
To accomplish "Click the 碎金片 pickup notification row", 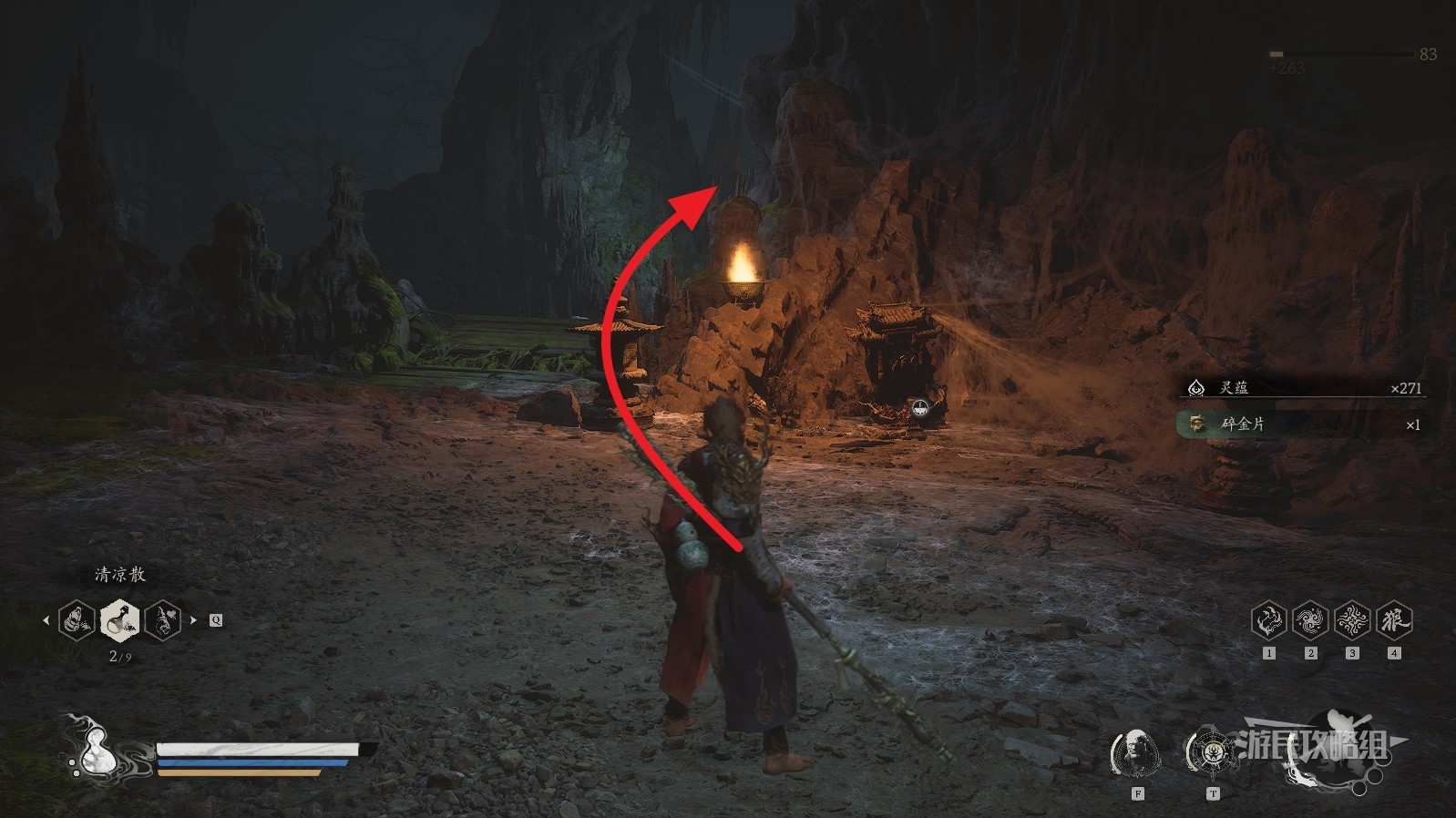I will pyautogui.click(x=1303, y=424).
